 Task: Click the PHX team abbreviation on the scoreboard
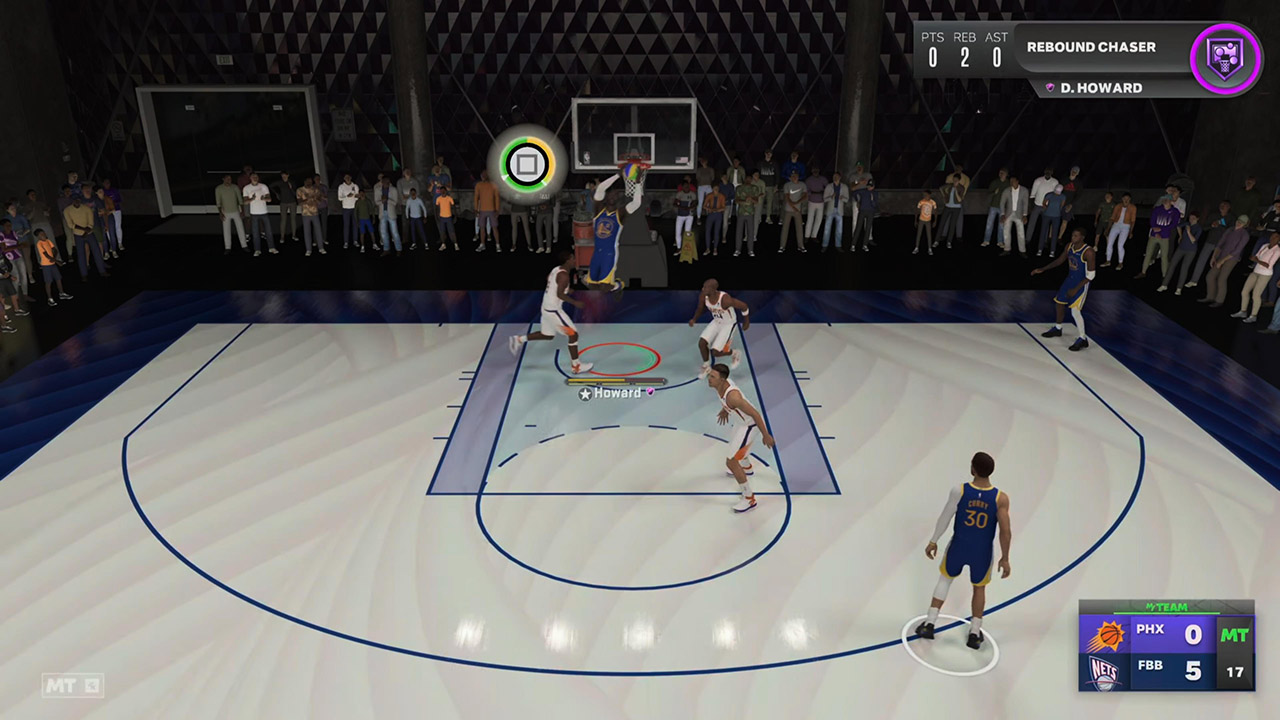pos(1149,629)
